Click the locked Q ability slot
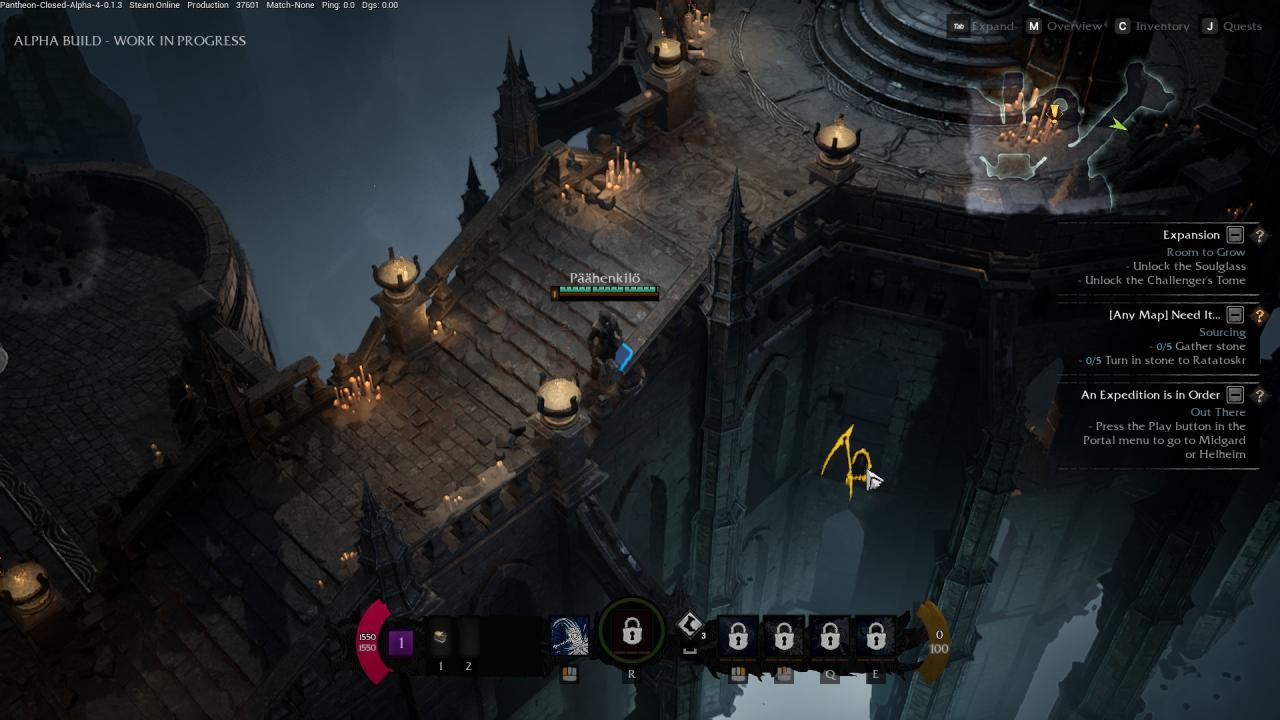Viewport: 1280px width, 720px height. click(830, 637)
